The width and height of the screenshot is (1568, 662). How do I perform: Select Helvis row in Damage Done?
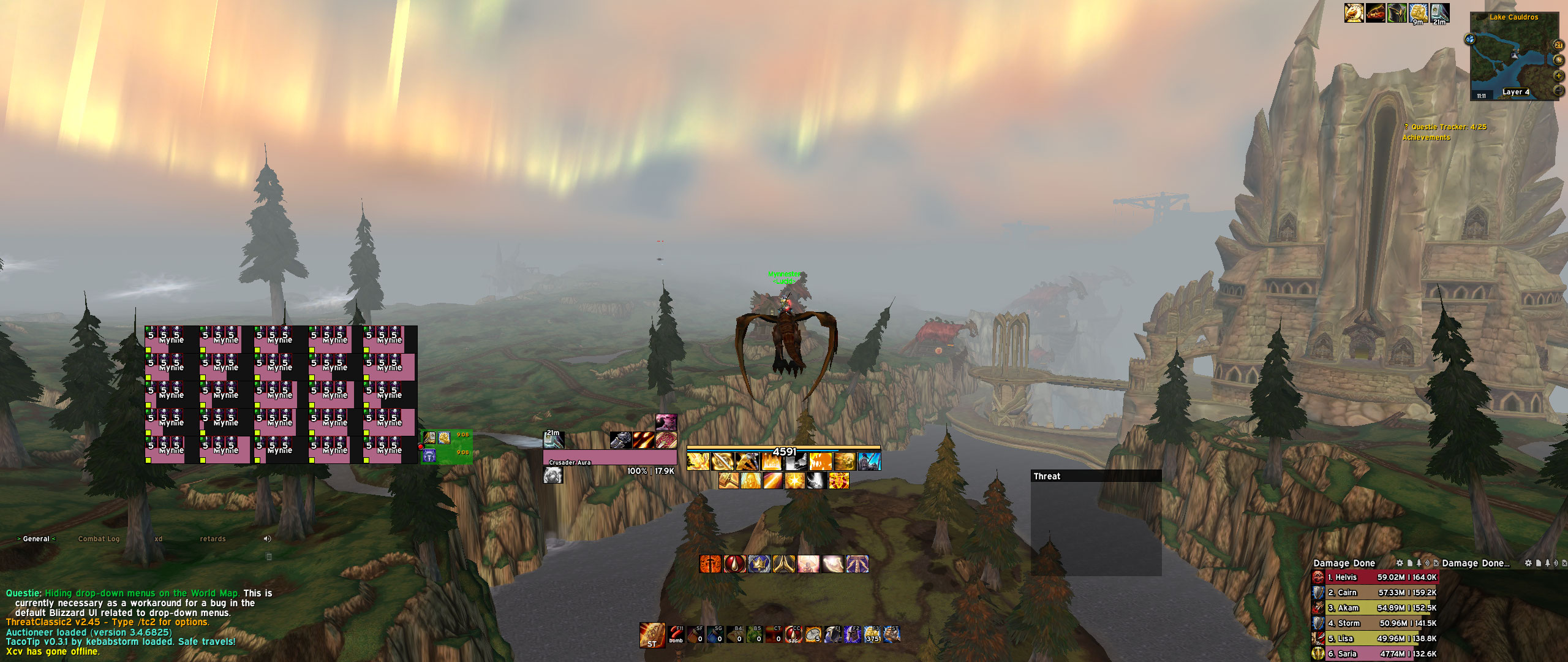pyautogui.click(x=1374, y=577)
